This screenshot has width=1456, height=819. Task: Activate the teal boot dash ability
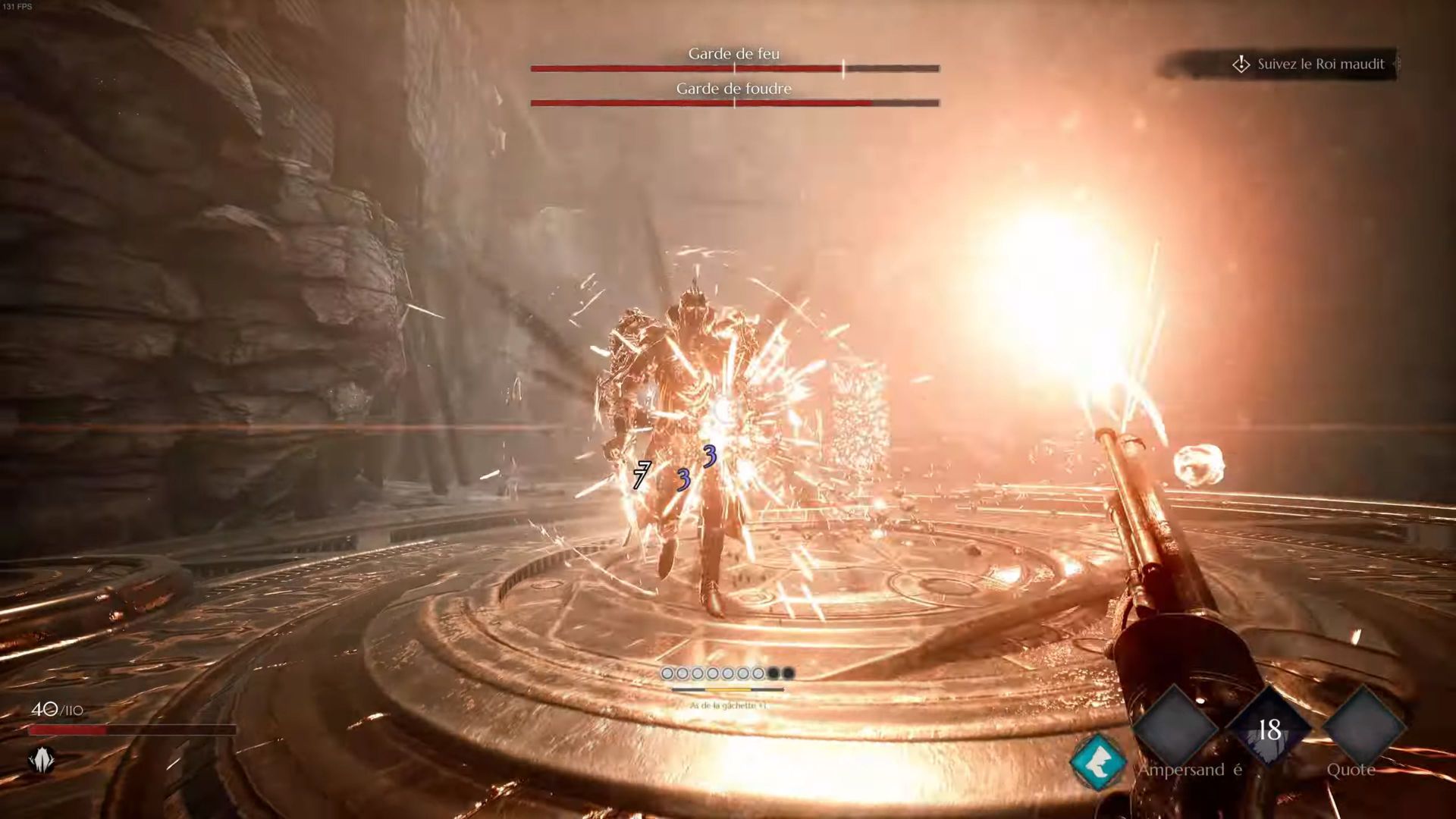click(x=1098, y=762)
